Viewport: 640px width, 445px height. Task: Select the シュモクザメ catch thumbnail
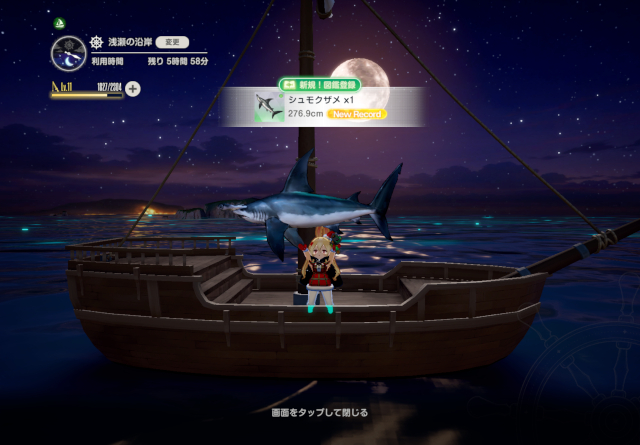[267, 107]
